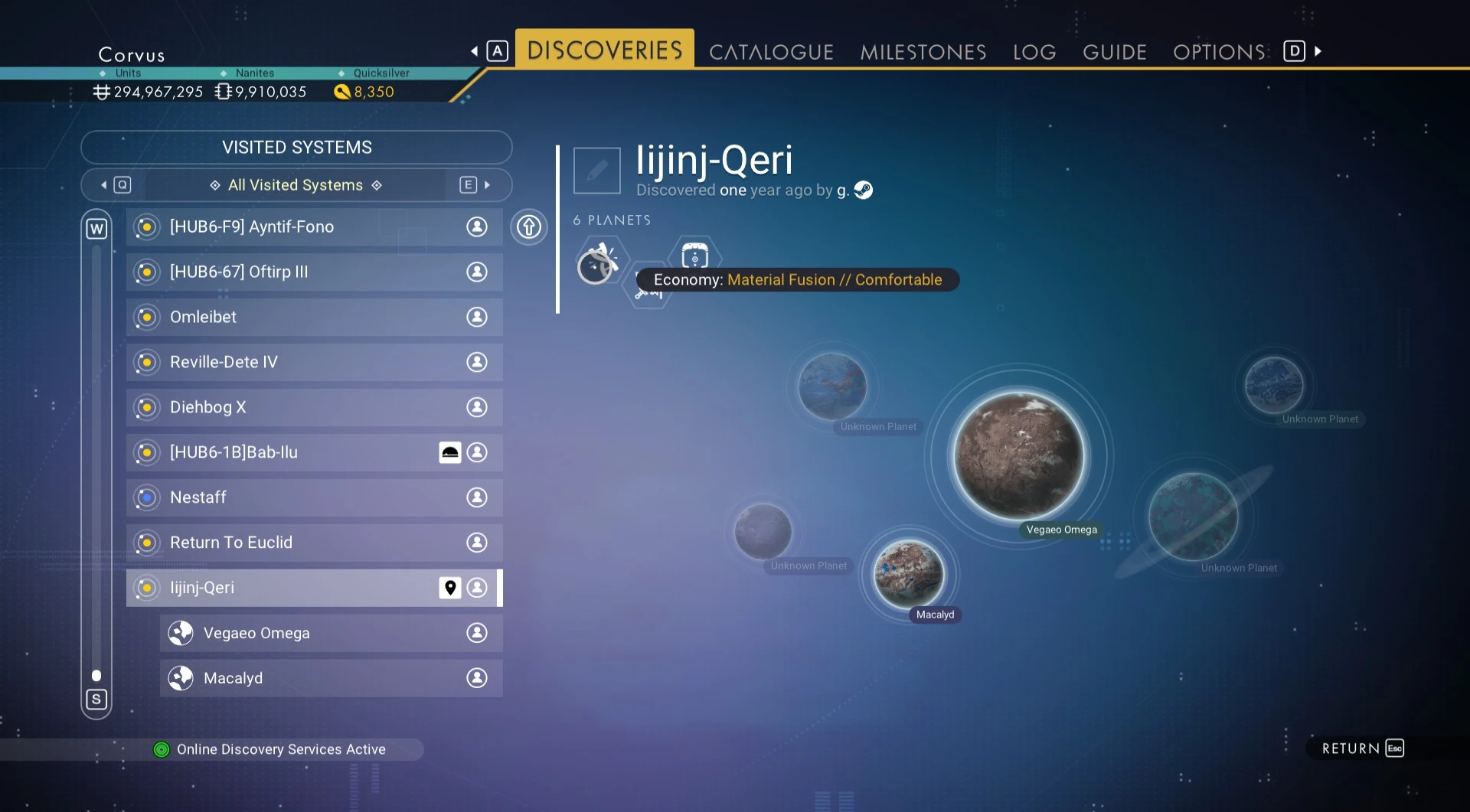The height and width of the screenshot is (812, 1470).
Task: Go to the Log tab
Action: pyautogui.click(x=1034, y=52)
